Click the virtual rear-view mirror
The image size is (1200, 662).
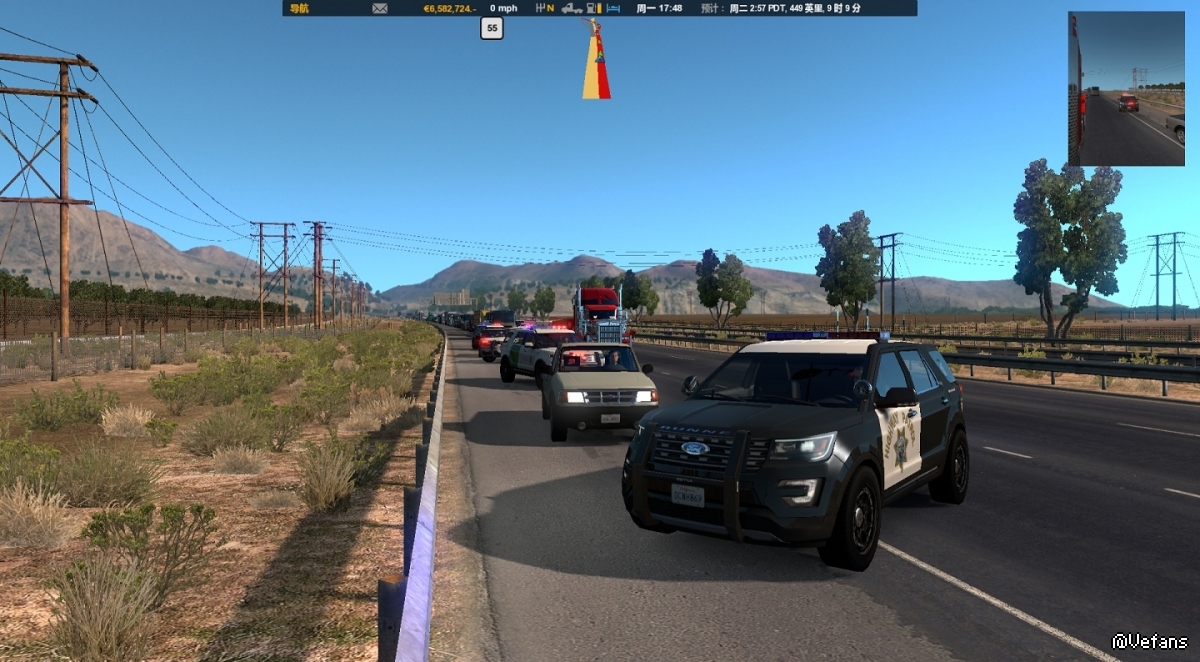tap(1126, 89)
